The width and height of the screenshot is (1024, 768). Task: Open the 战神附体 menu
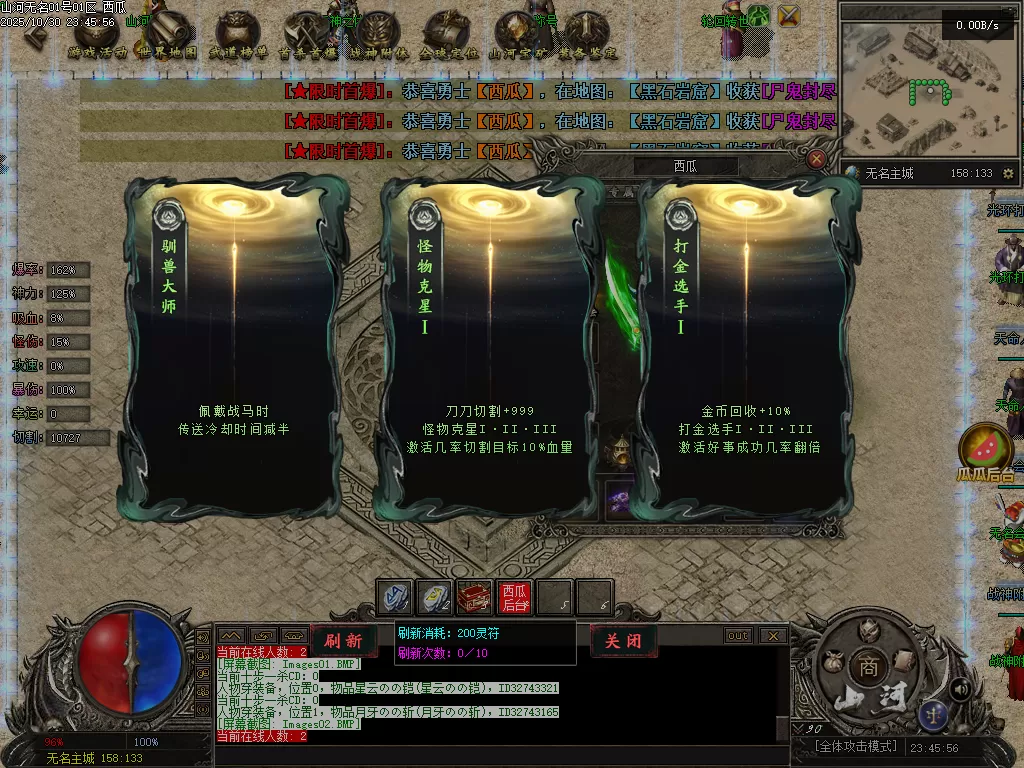click(x=378, y=36)
